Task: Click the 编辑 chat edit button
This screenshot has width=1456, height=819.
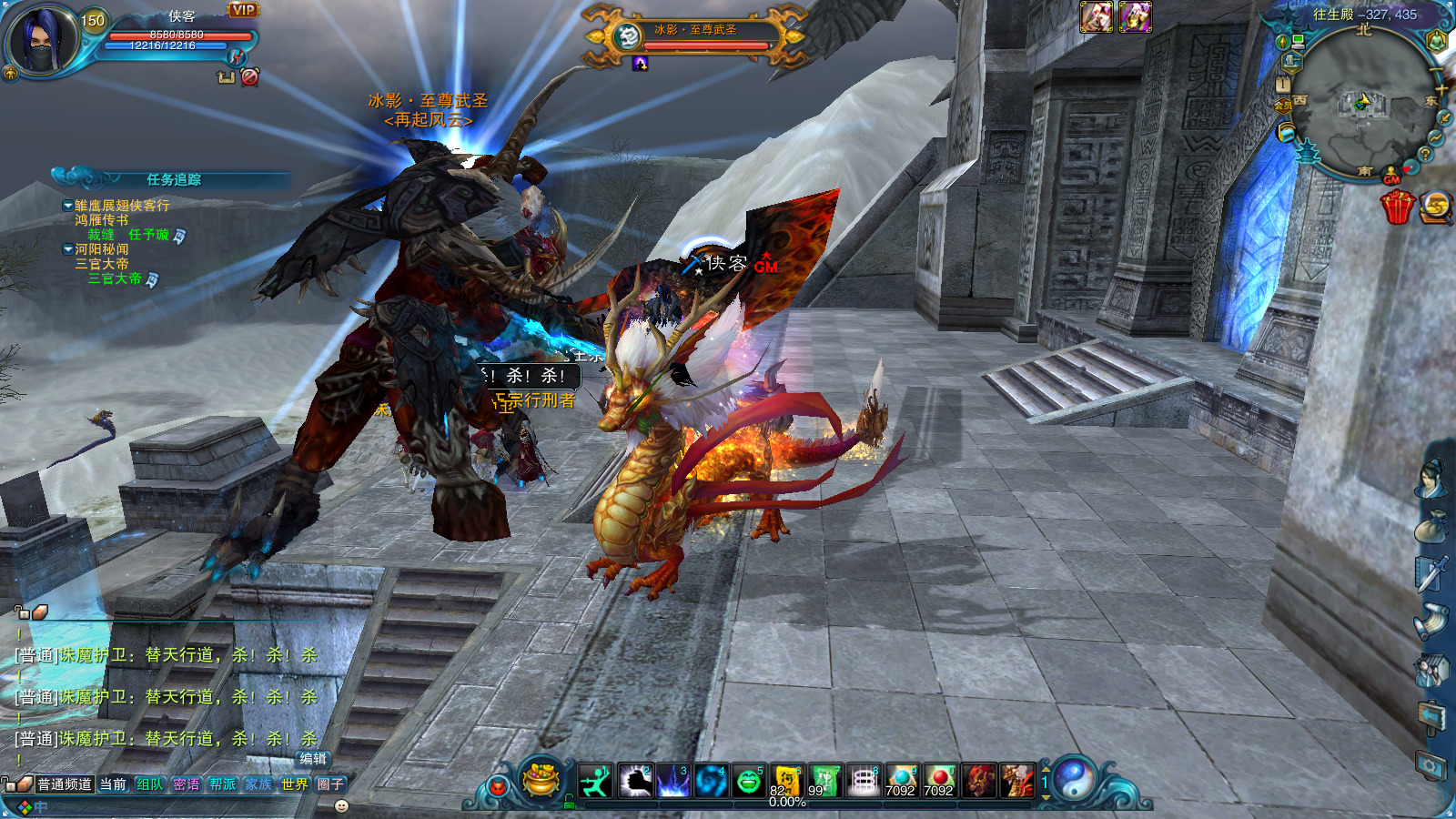Action: click(313, 759)
